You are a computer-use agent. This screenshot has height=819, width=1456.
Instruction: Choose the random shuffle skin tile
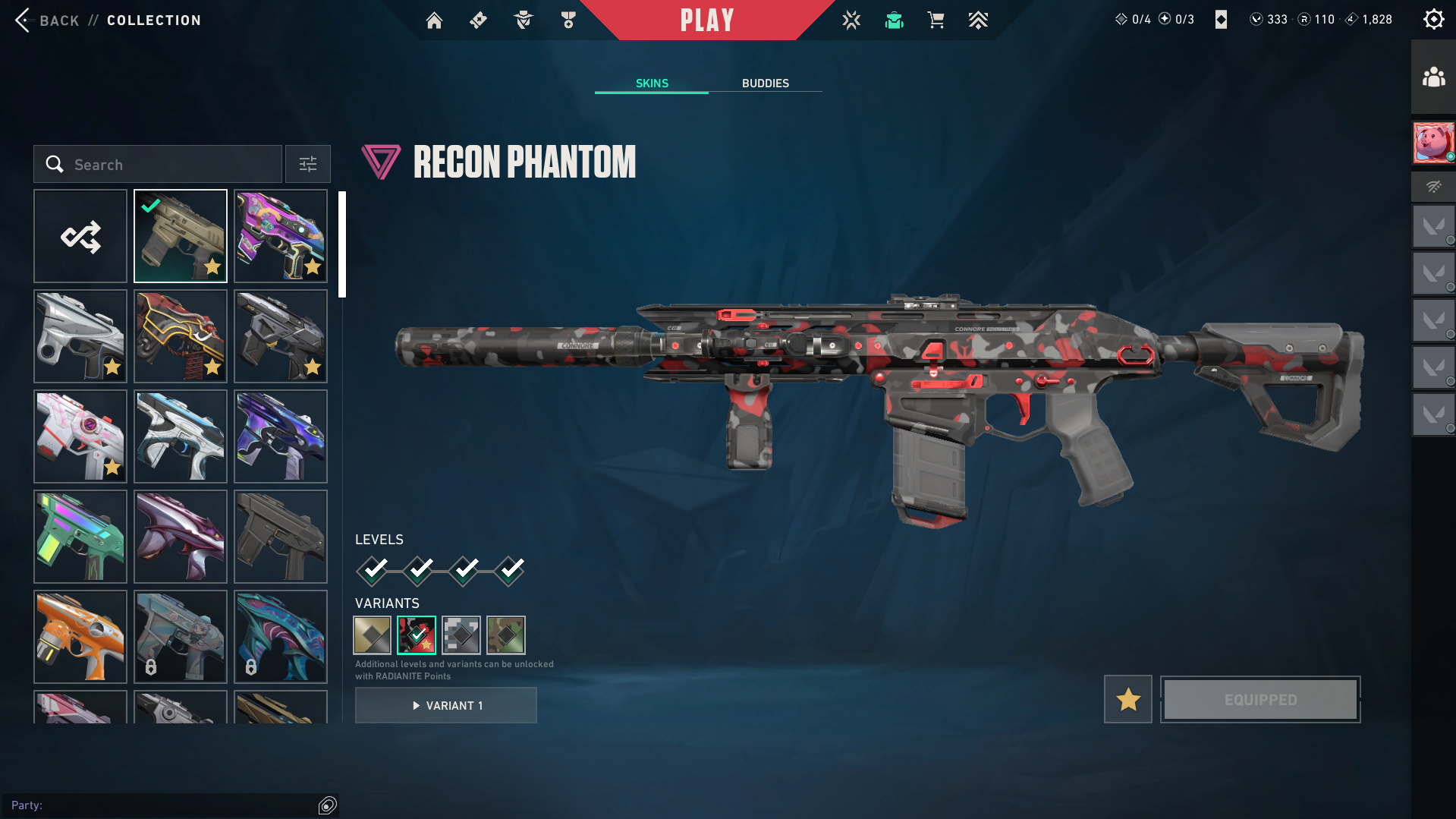(x=80, y=237)
